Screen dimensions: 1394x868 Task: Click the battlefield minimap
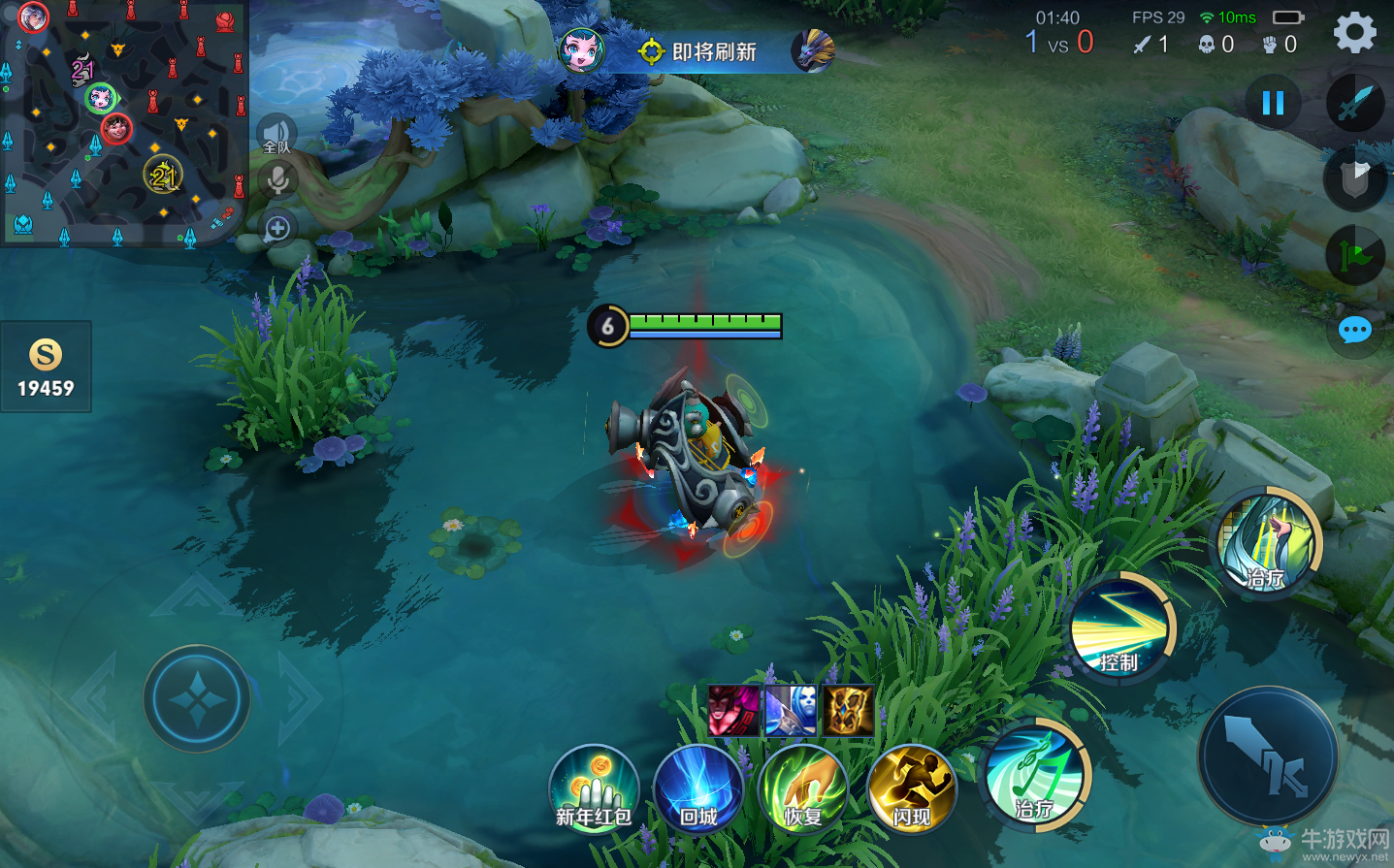[123, 121]
